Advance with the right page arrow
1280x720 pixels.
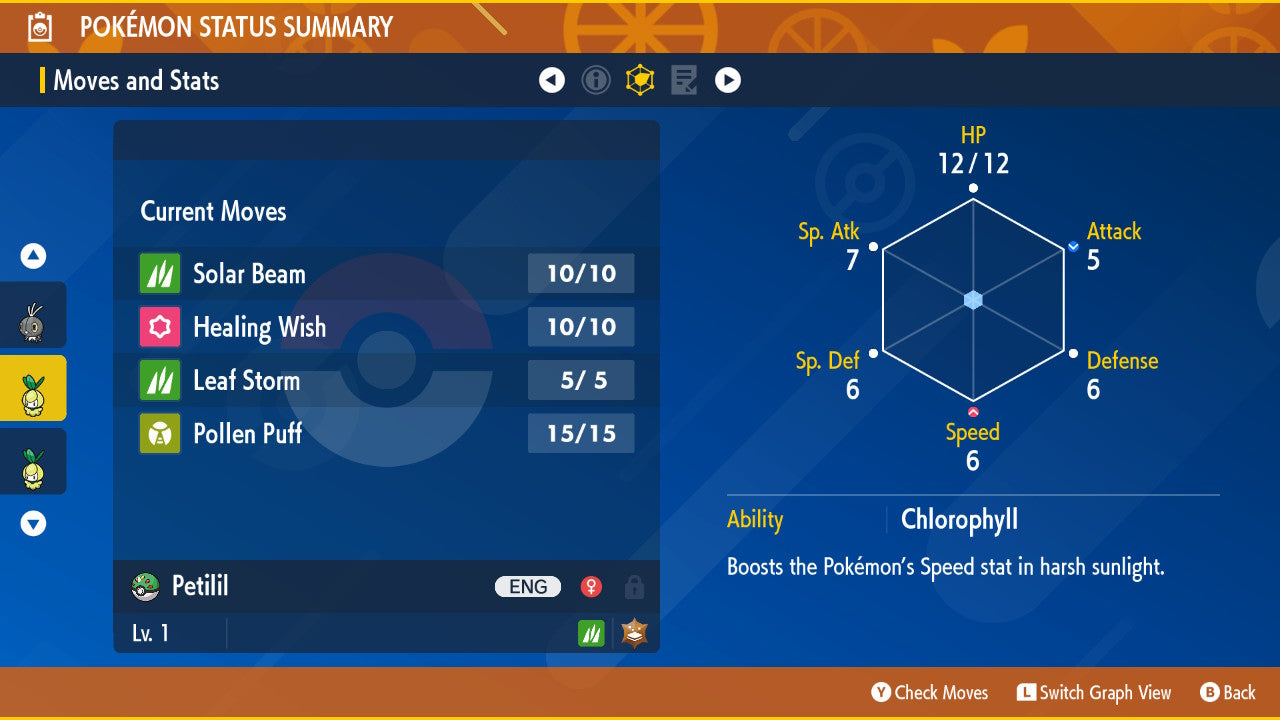[x=728, y=80]
